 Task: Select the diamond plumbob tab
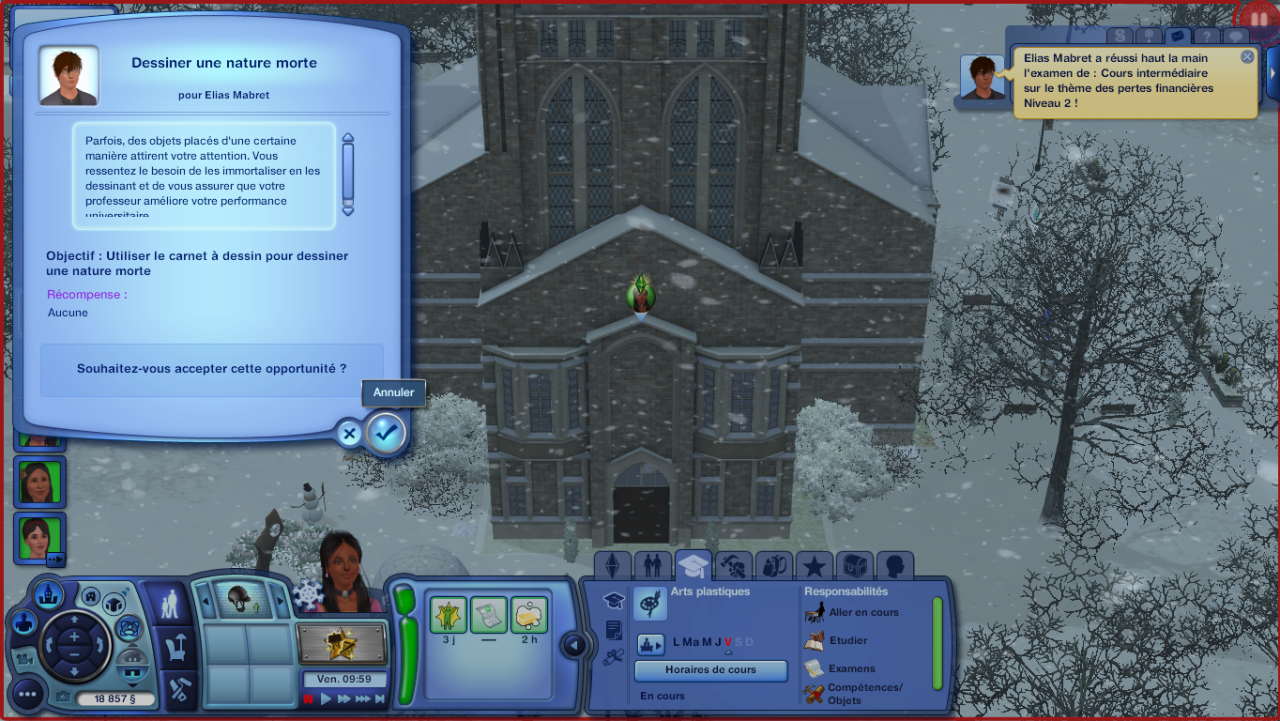click(612, 566)
